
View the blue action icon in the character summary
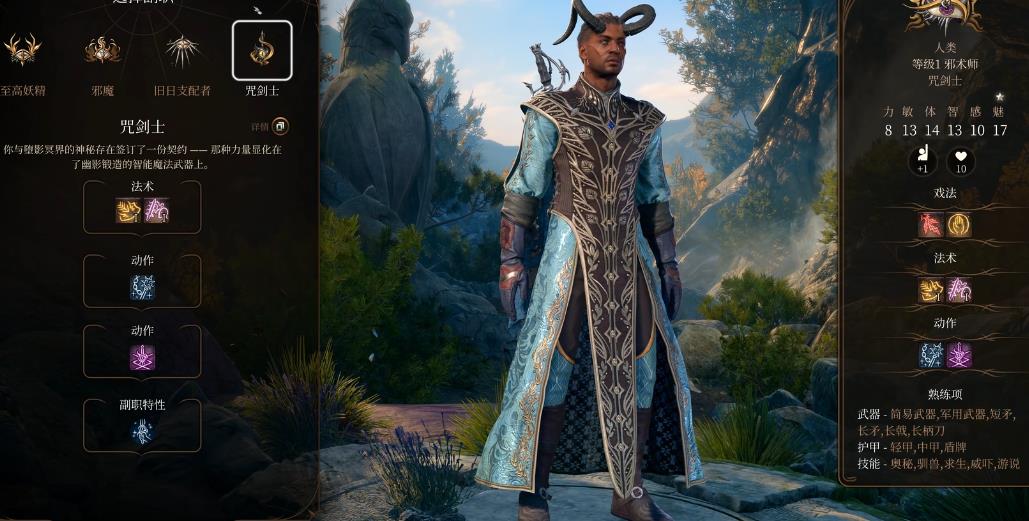click(x=931, y=355)
